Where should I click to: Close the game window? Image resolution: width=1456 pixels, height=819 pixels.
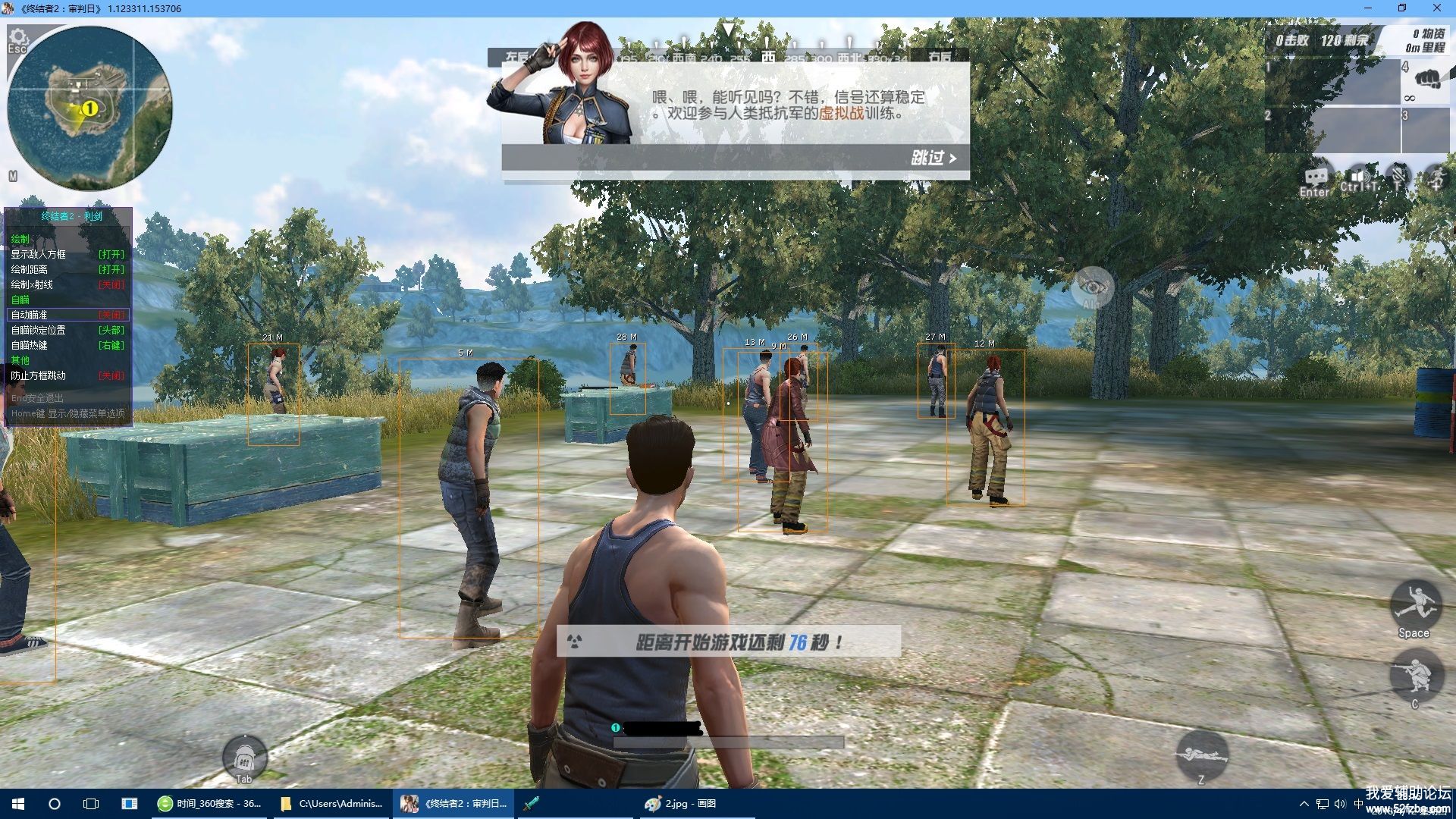[1436, 8]
